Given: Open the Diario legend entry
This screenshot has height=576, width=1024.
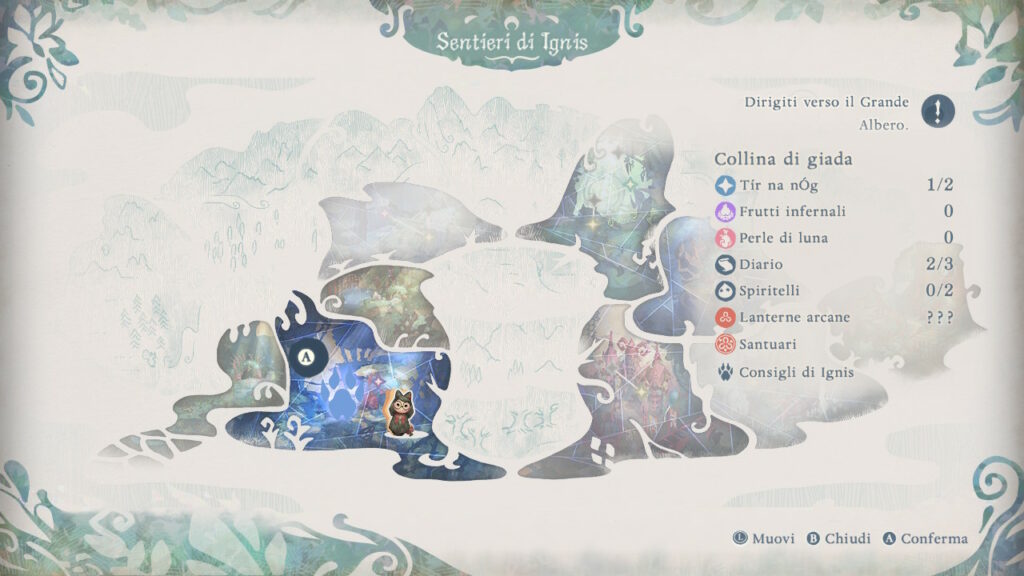Looking at the screenshot, I should [x=760, y=264].
